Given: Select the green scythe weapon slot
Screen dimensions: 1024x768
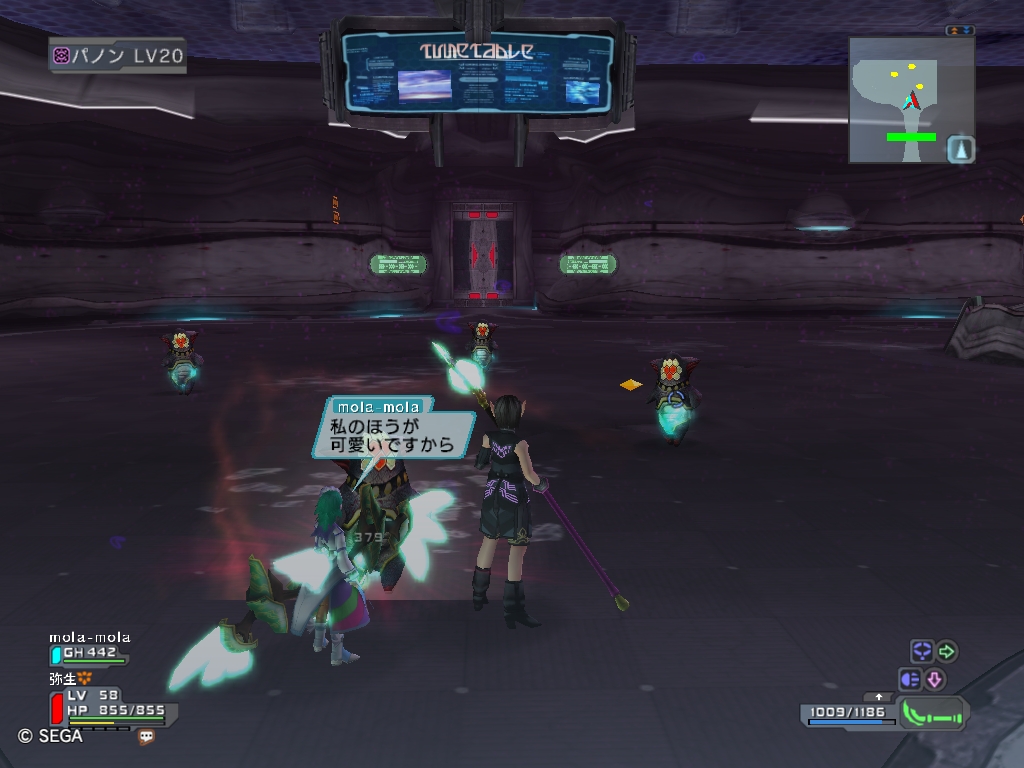Looking at the screenshot, I should [x=933, y=713].
